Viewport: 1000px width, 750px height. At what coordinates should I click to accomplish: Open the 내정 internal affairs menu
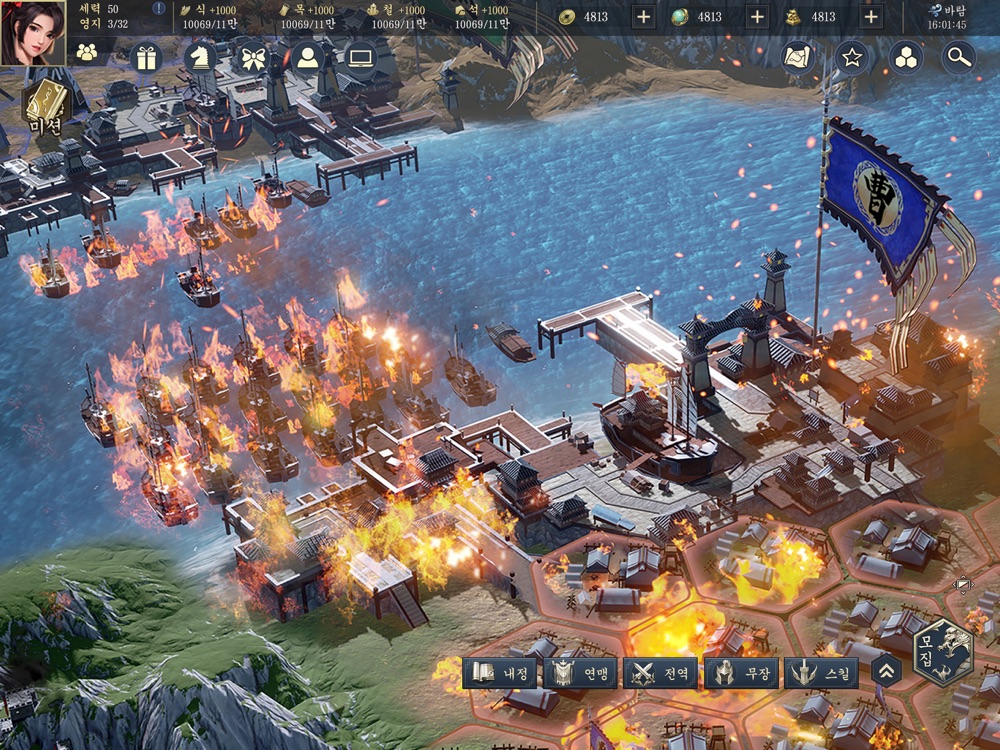pos(500,673)
